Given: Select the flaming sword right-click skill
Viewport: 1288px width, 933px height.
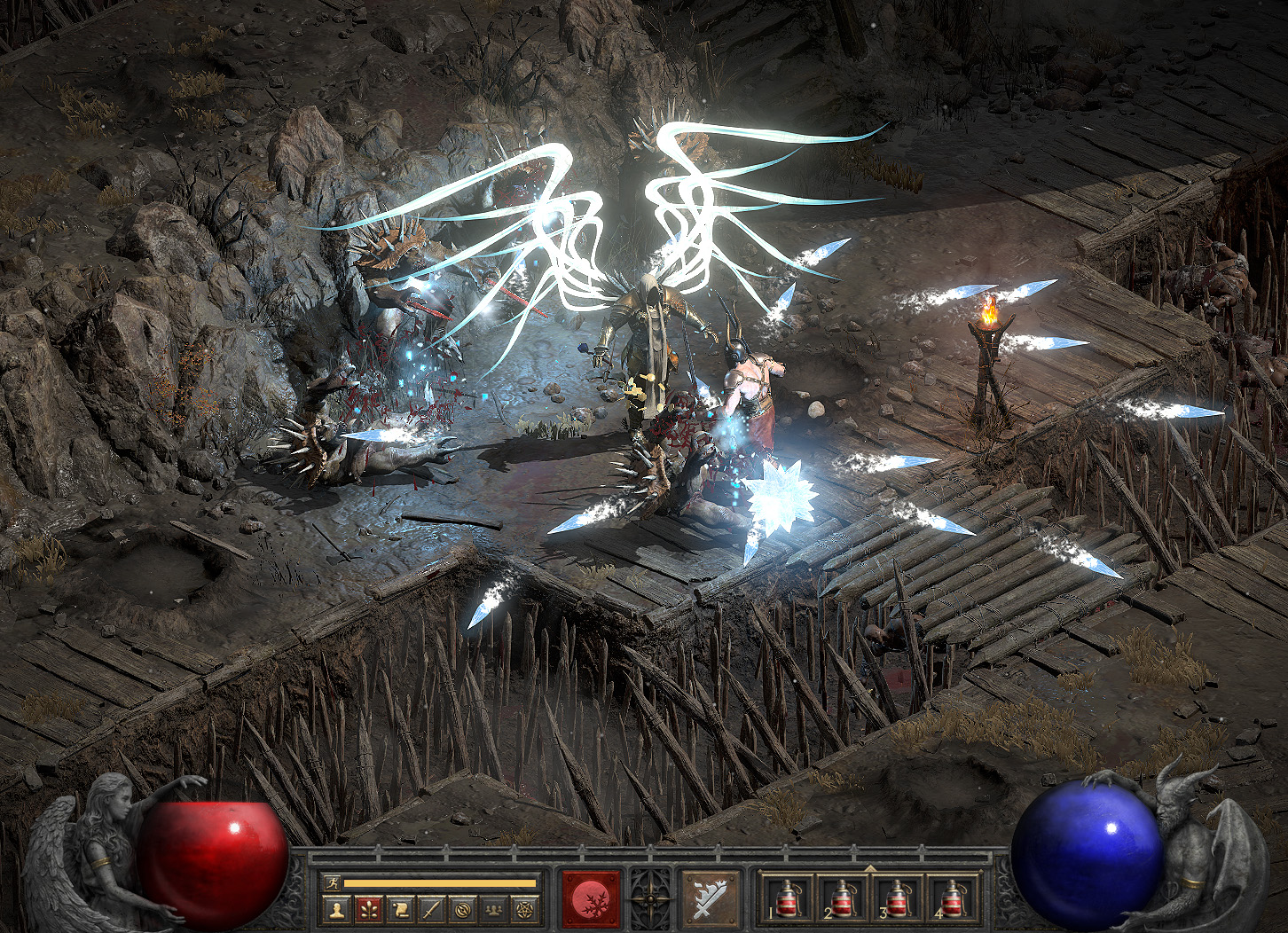Looking at the screenshot, I should (710, 898).
